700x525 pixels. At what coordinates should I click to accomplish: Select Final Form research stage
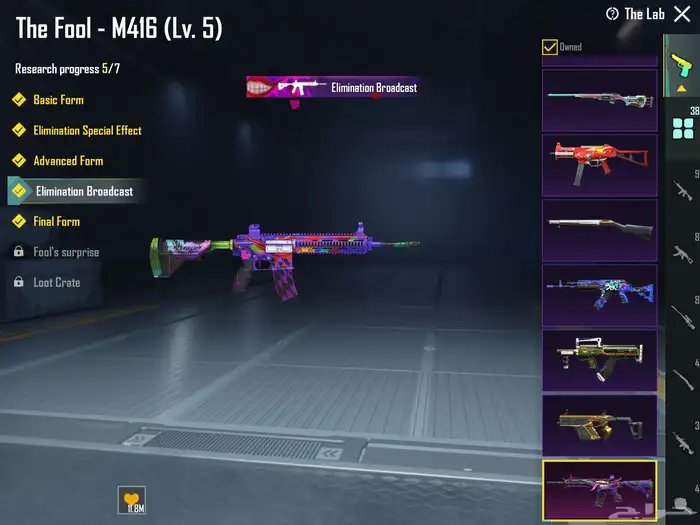(x=56, y=221)
